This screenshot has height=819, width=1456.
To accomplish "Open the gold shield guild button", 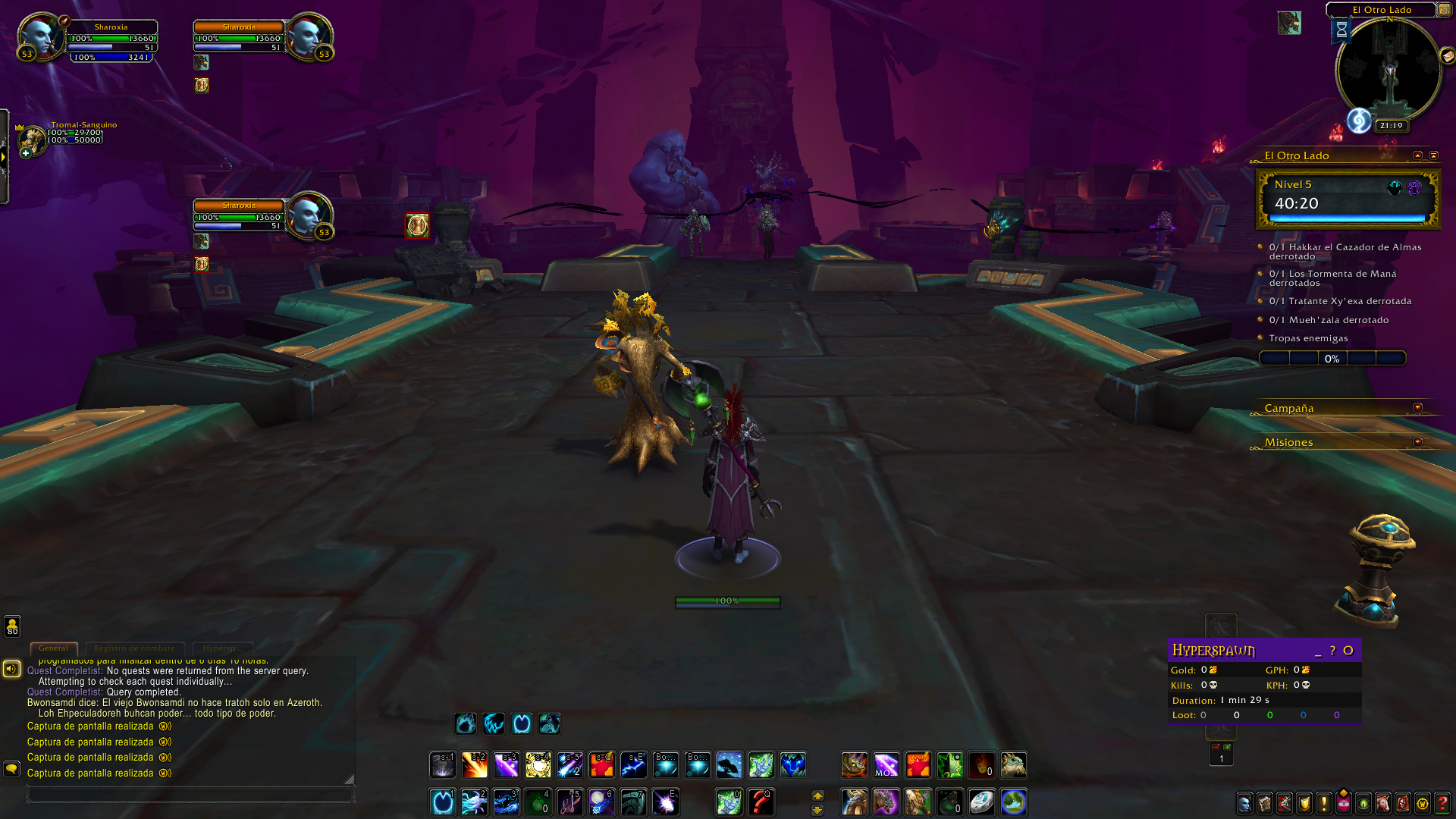I will [x=1304, y=802].
